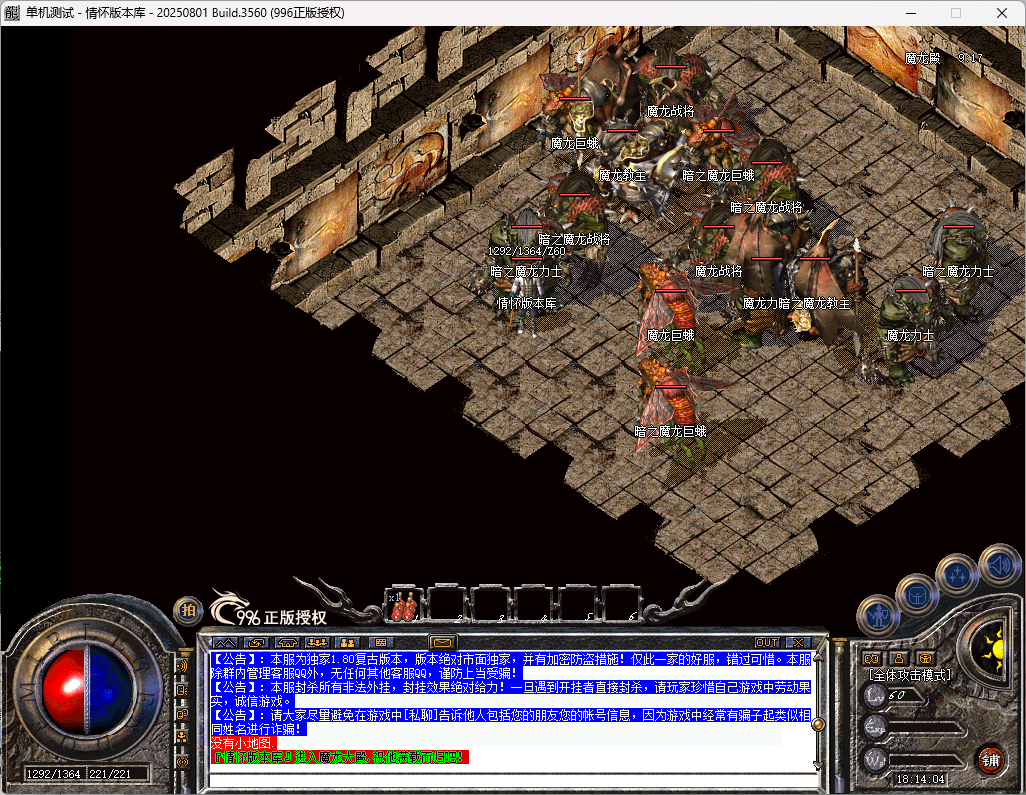
Task: Open the red 铺 shop button
Action: [990, 758]
